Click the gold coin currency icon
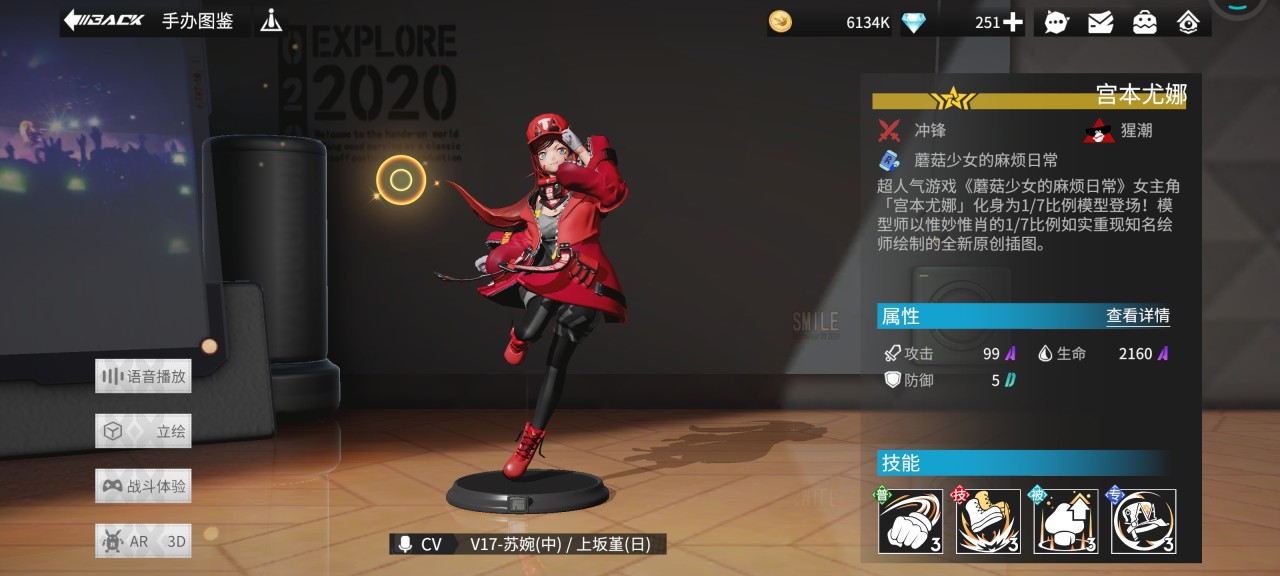 coord(780,22)
